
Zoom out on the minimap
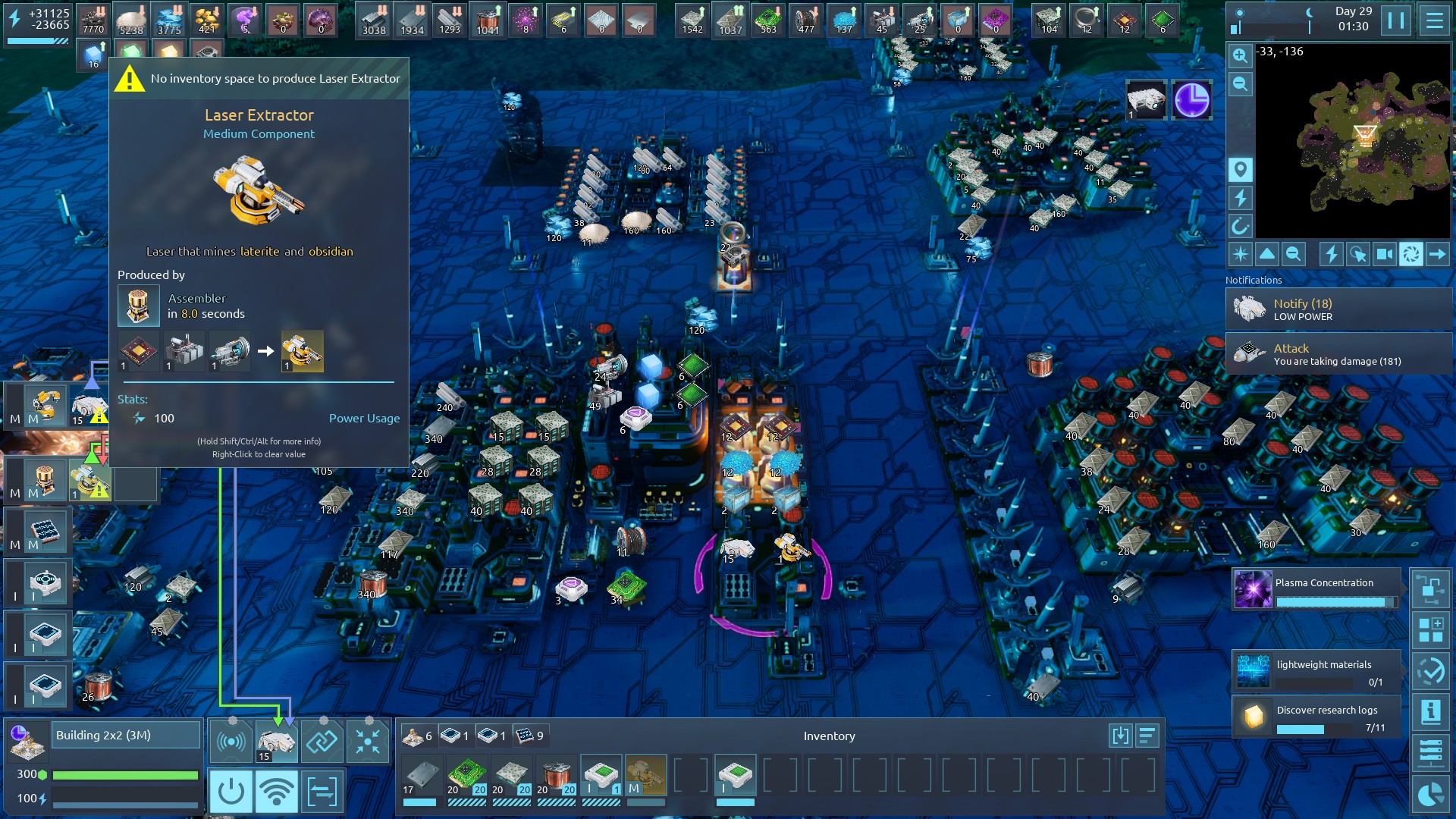coord(1240,84)
